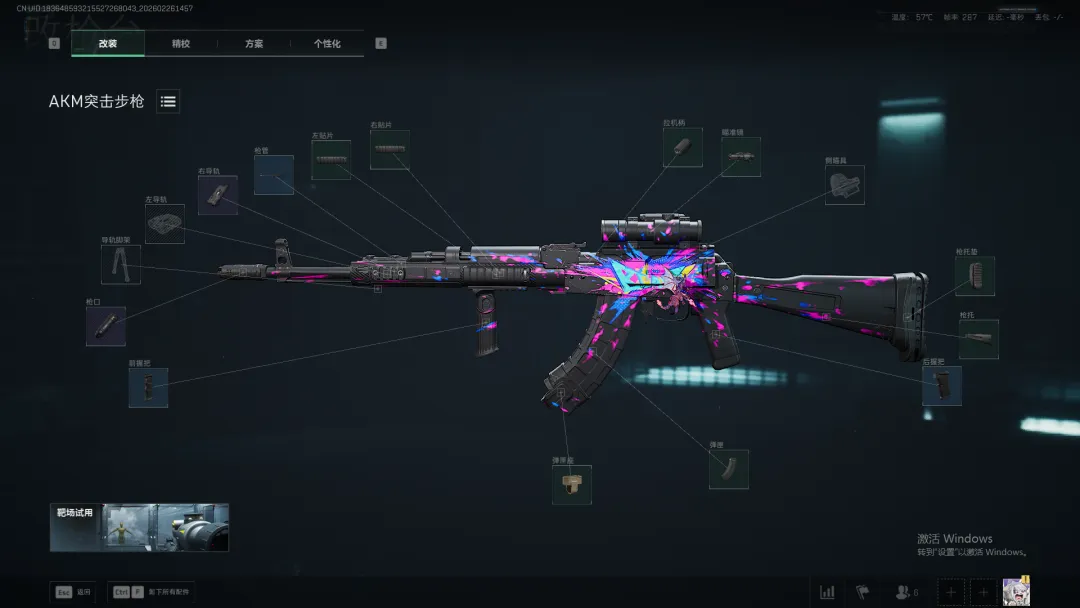Go to the 个性化 tab

[x=327, y=44]
